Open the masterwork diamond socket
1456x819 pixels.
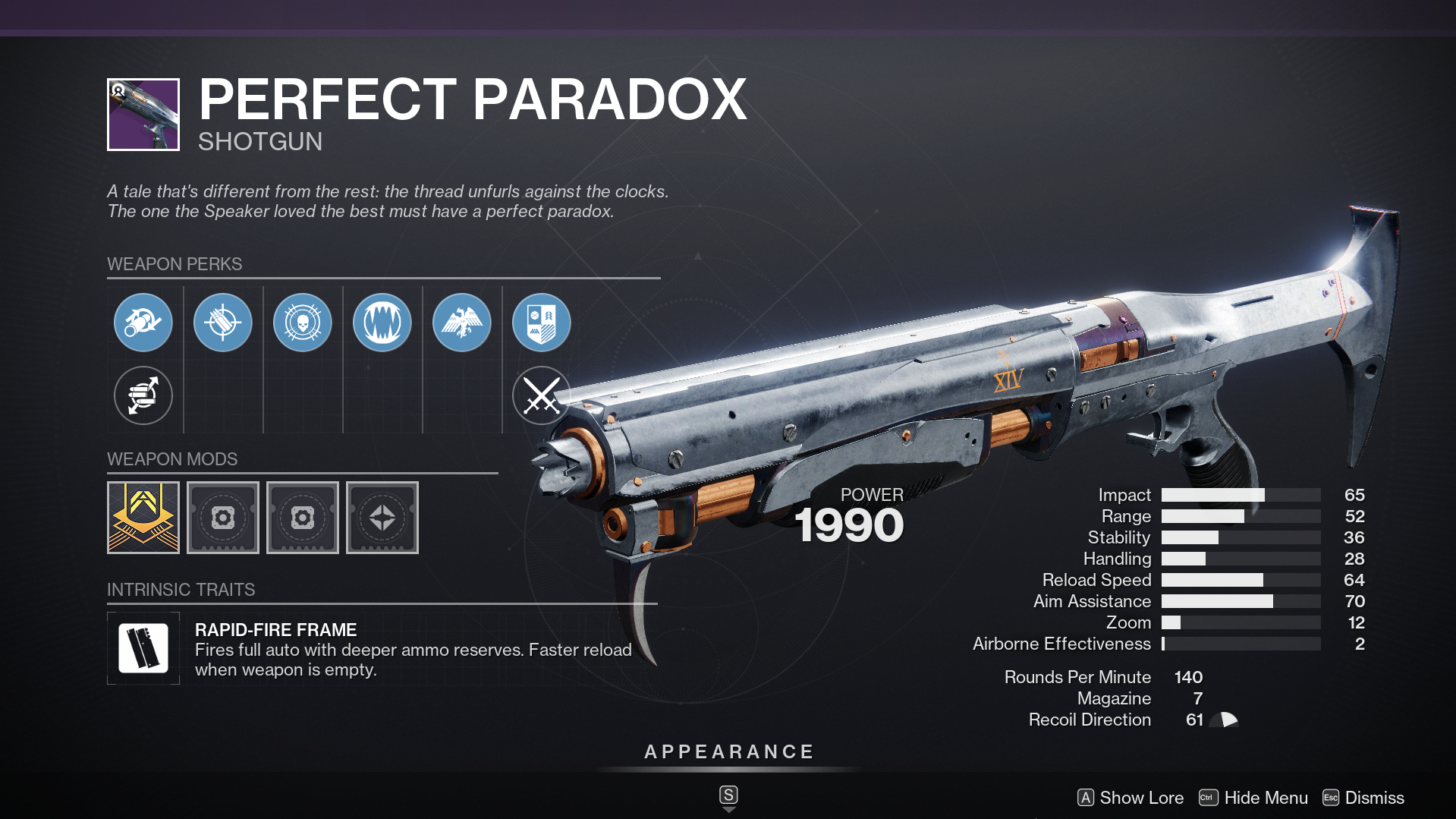click(x=382, y=517)
